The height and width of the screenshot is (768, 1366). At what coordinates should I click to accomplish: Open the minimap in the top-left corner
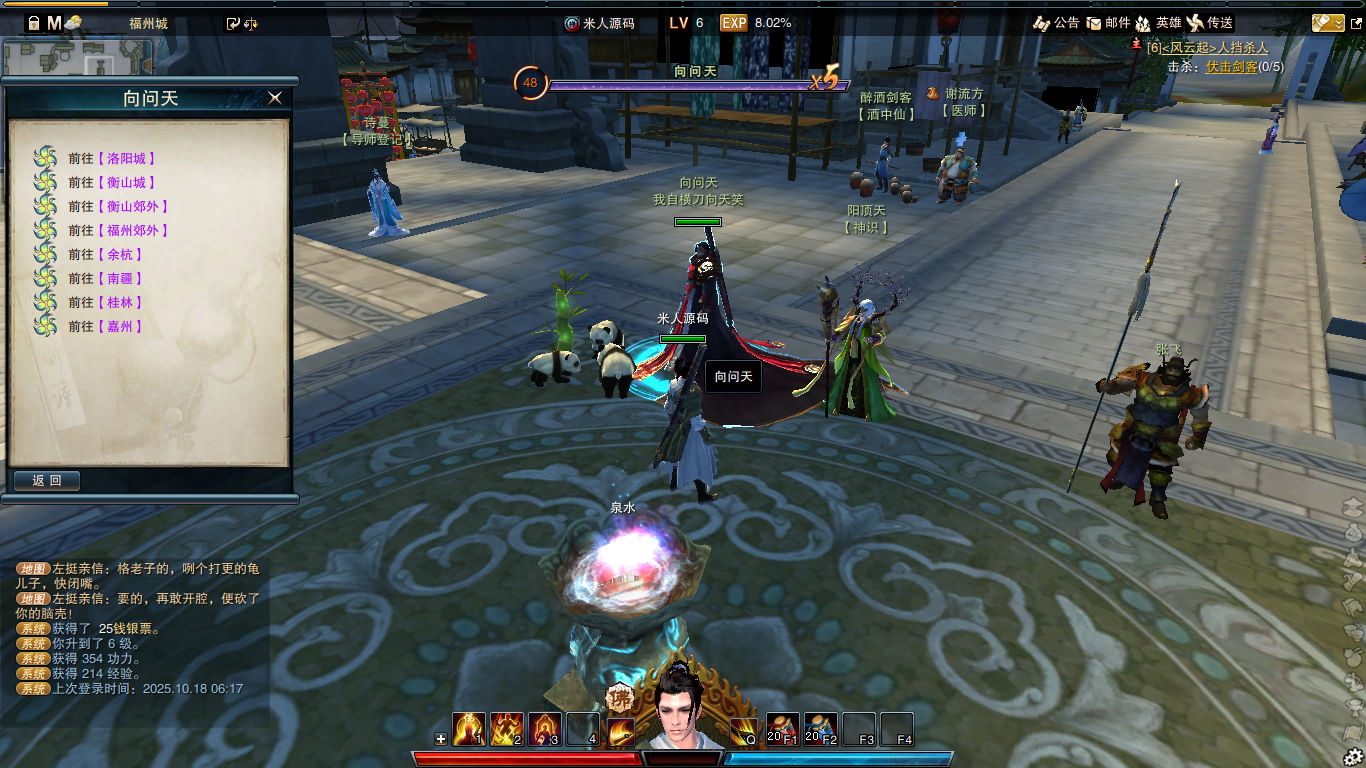(x=77, y=56)
